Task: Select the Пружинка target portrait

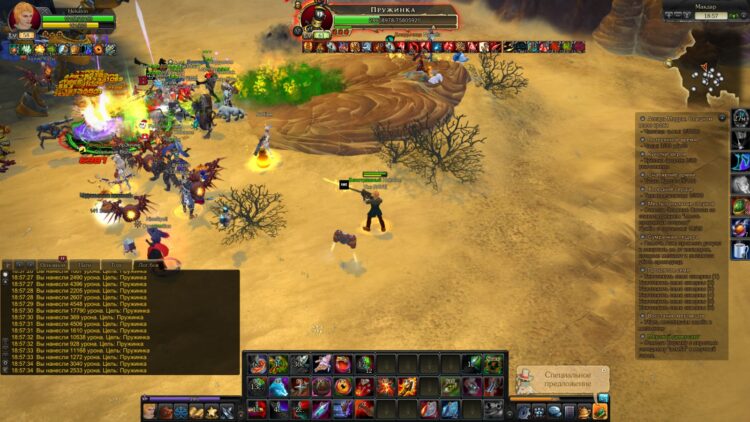Action: point(317,19)
